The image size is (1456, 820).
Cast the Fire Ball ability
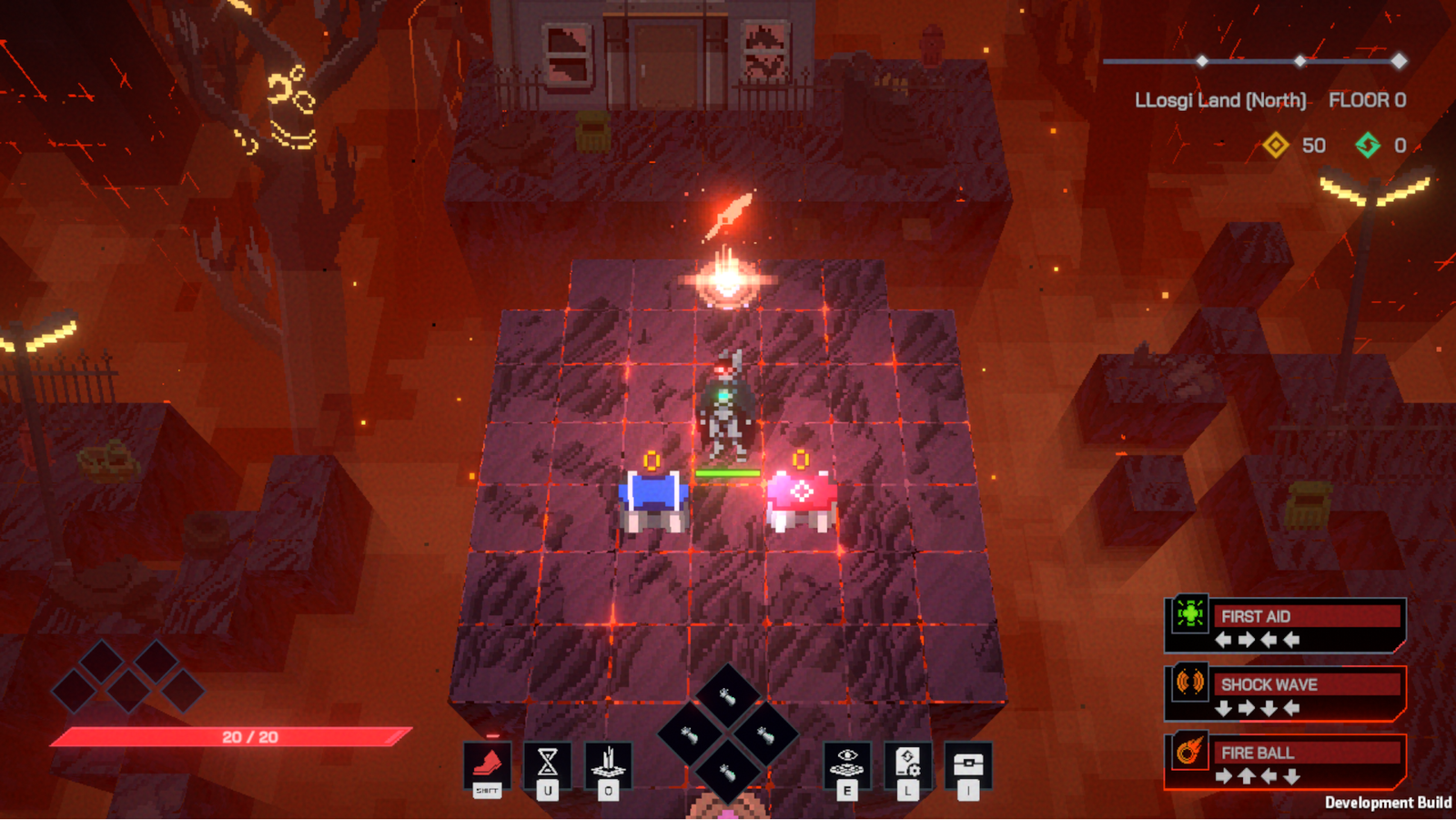pyautogui.click(x=1285, y=762)
